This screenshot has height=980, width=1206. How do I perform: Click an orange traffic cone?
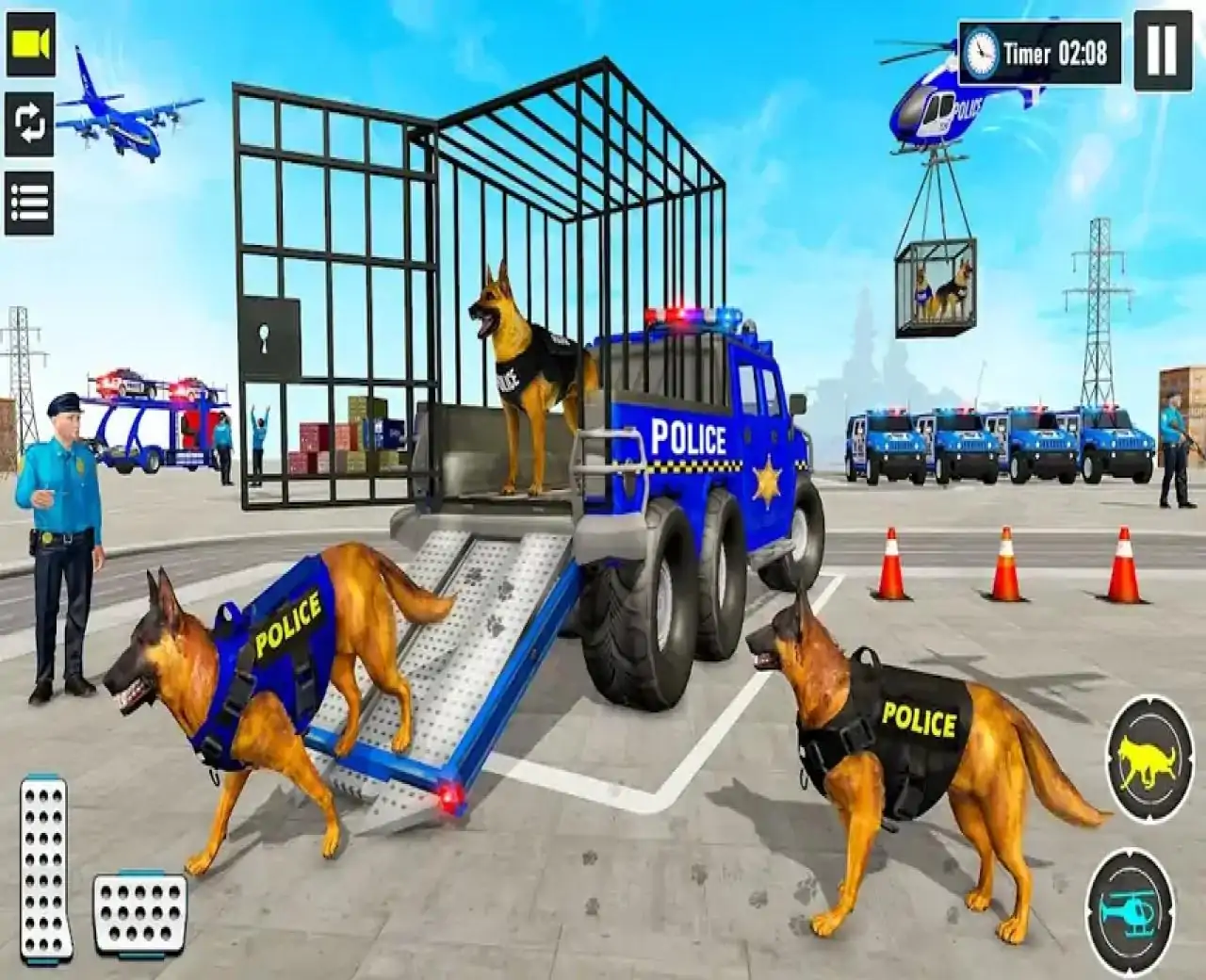(892, 565)
